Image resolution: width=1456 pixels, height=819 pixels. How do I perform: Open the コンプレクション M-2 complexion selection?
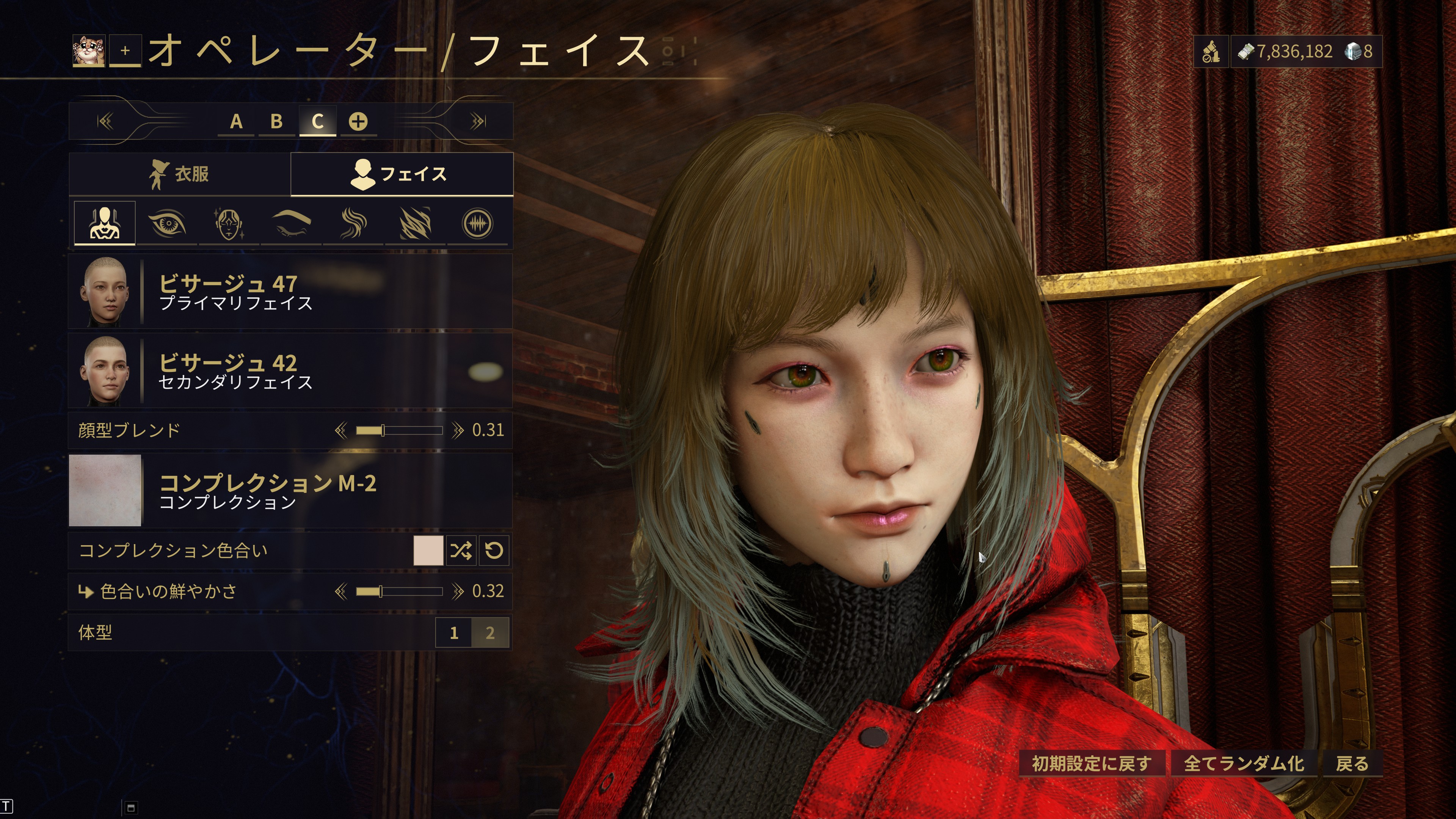click(x=290, y=491)
